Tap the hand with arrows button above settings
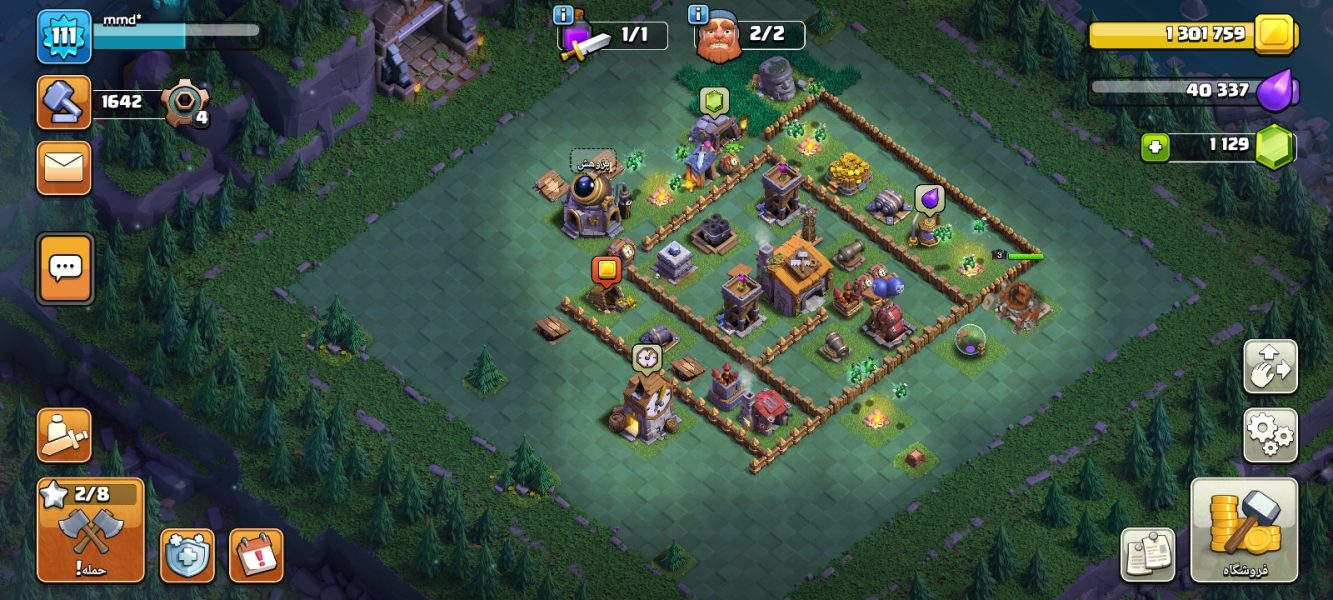Viewport: 1333px width, 600px height. tap(1270, 367)
